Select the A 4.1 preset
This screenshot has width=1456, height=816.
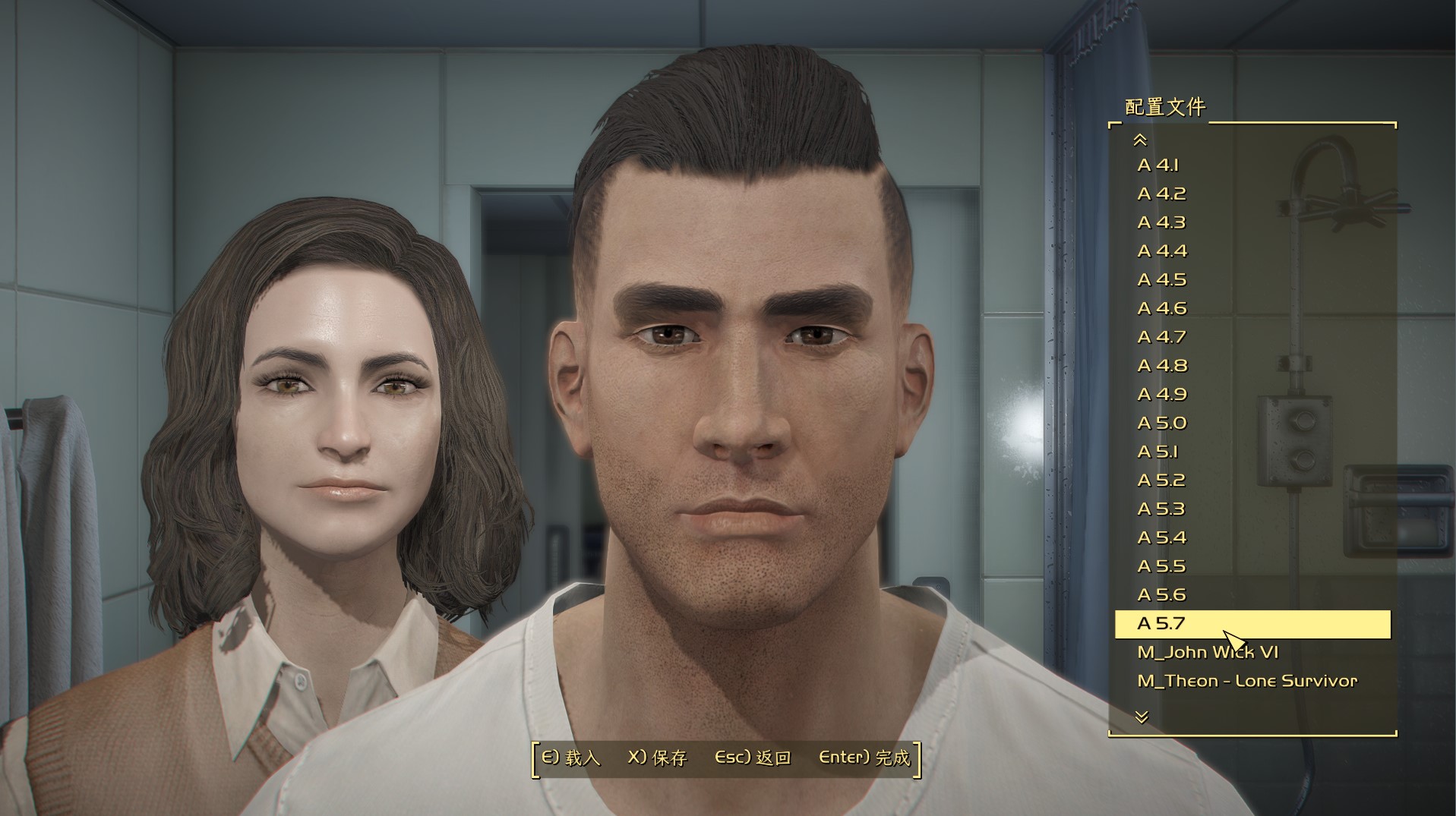[1158, 165]
